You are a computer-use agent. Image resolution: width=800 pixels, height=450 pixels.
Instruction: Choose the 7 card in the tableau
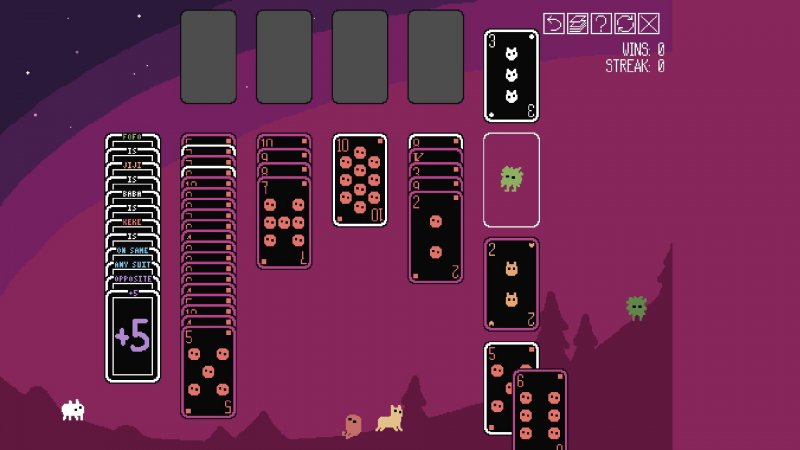click(x=284, y=222)
